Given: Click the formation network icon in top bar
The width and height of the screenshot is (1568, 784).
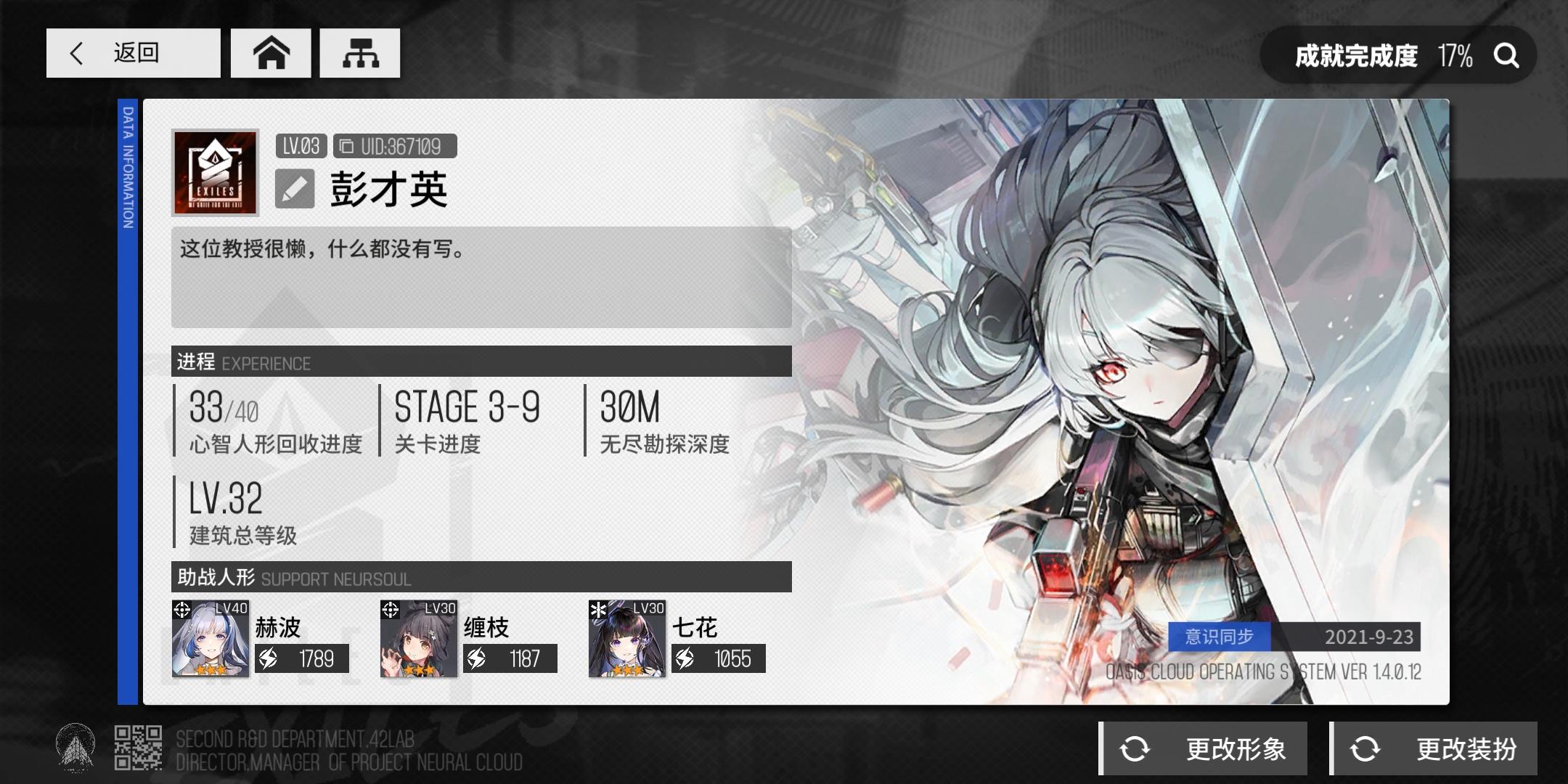Looking at the screenshot, I should point(360,52).
